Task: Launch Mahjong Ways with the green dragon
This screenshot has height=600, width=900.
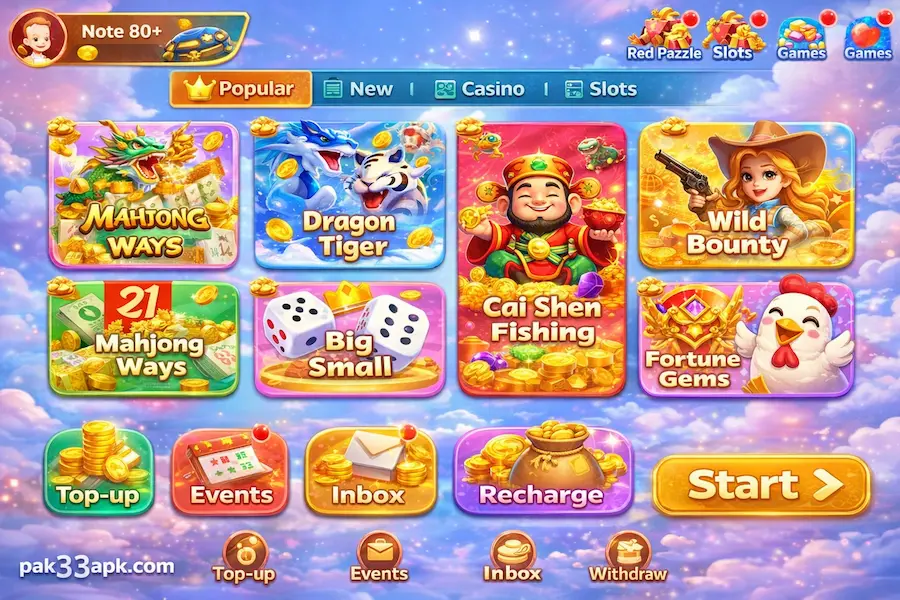Action: 144,195
